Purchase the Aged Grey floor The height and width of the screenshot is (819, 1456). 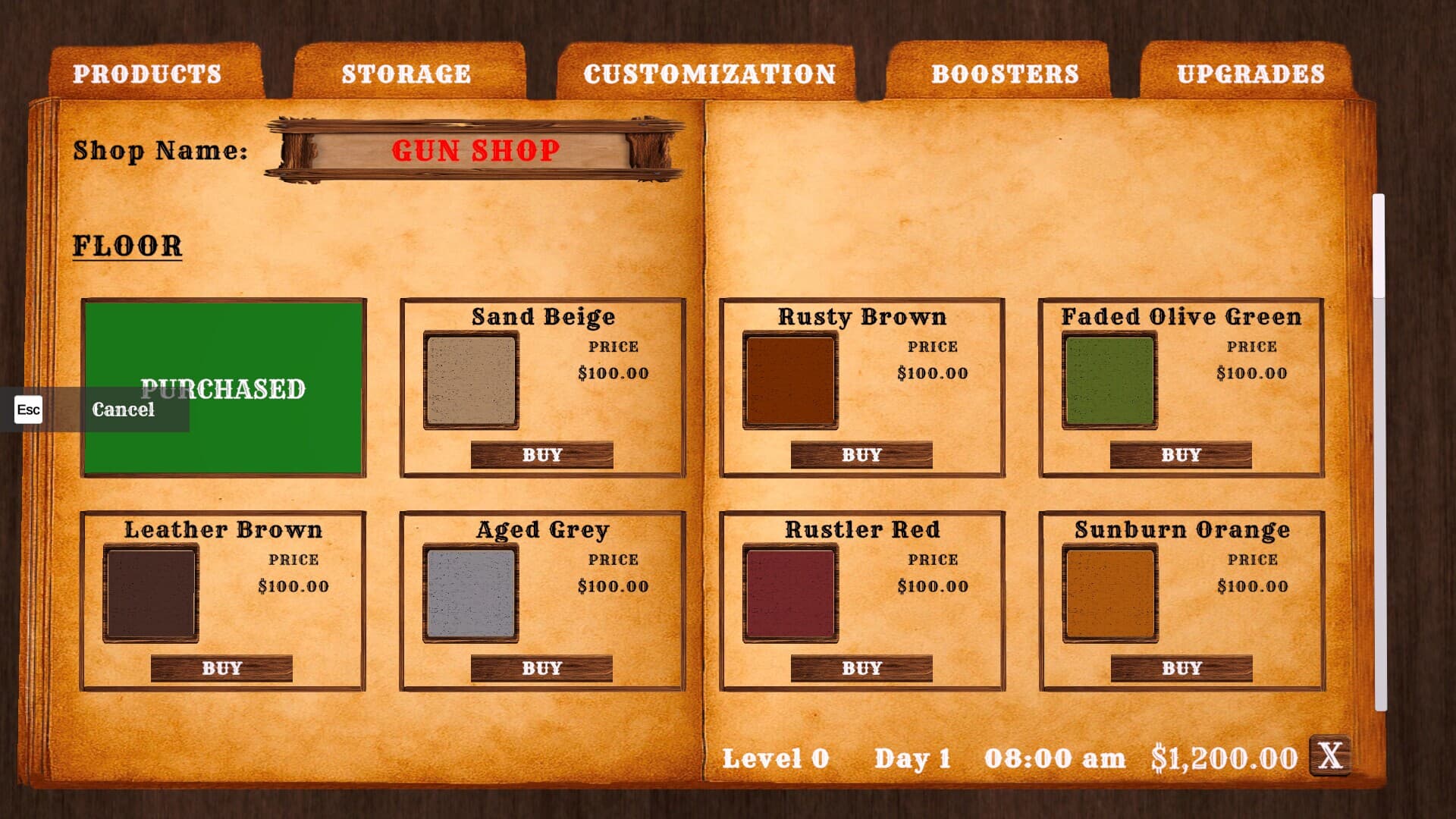(x=541, y=667)
